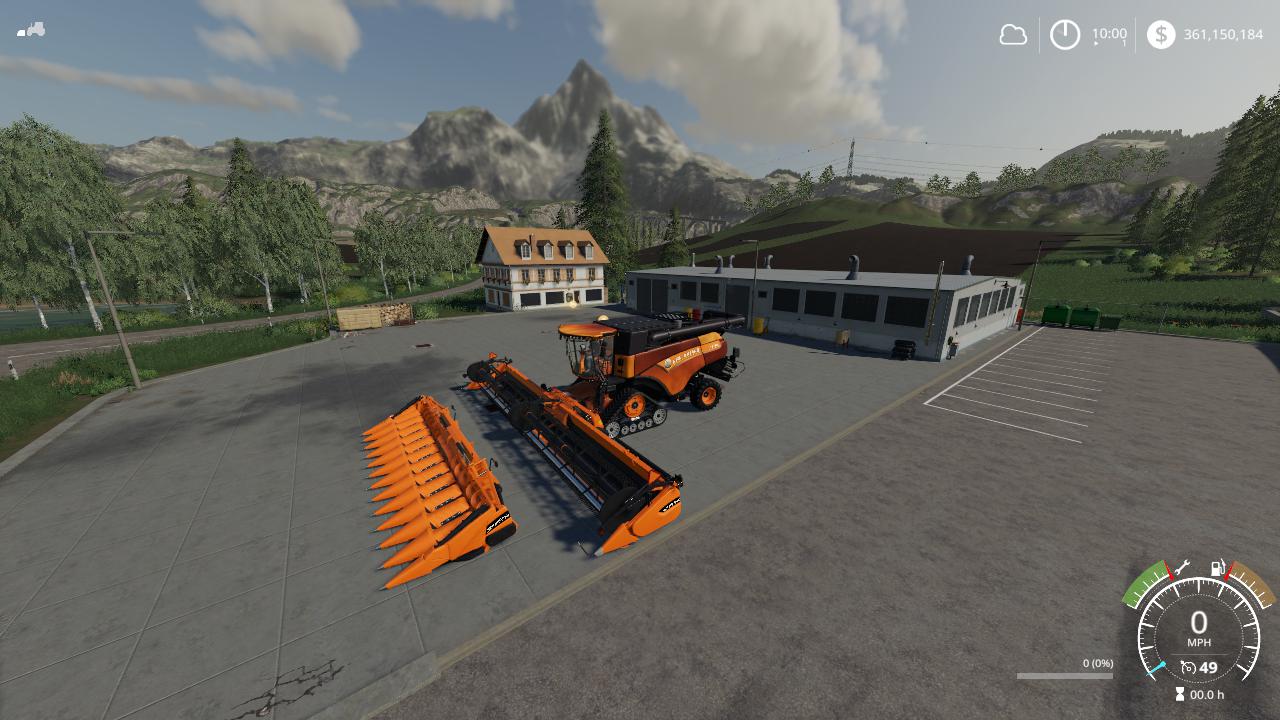
Task: Toggle the timescale play arrow under 10:00
Action: pyautogui.click(x=1095, y=43)
